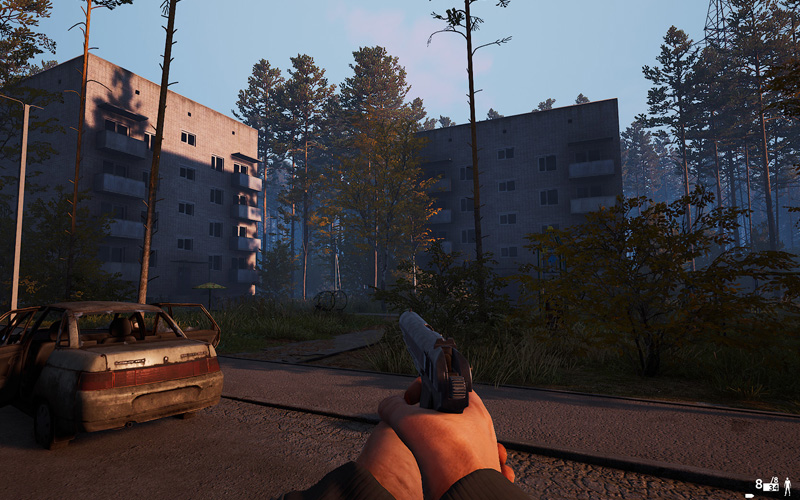Click the standing figure stance icon
Screen dimensions: 800x500
coord(787,486)
